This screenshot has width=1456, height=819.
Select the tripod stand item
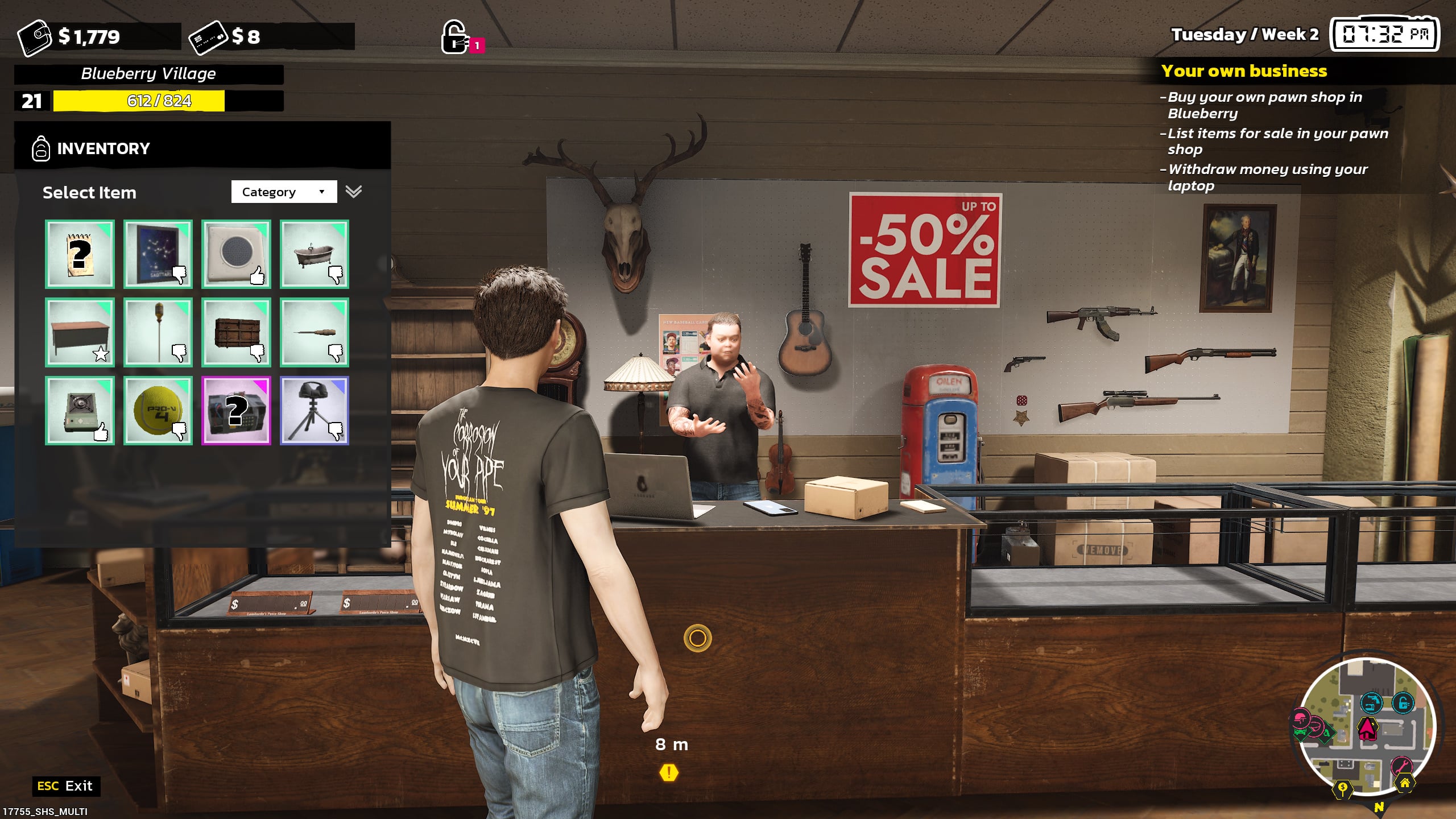(x=314, y=410)
